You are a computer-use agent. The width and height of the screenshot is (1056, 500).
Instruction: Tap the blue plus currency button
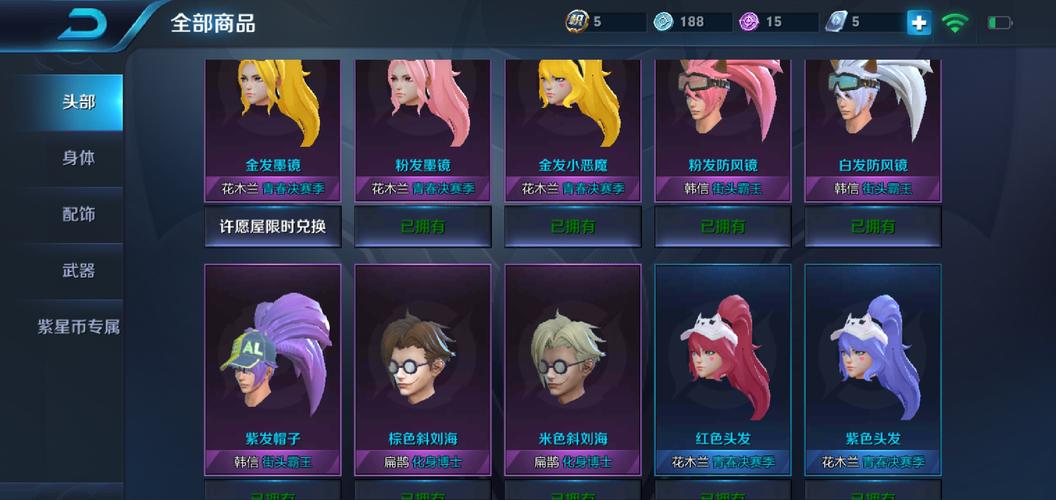pos(919,22)
